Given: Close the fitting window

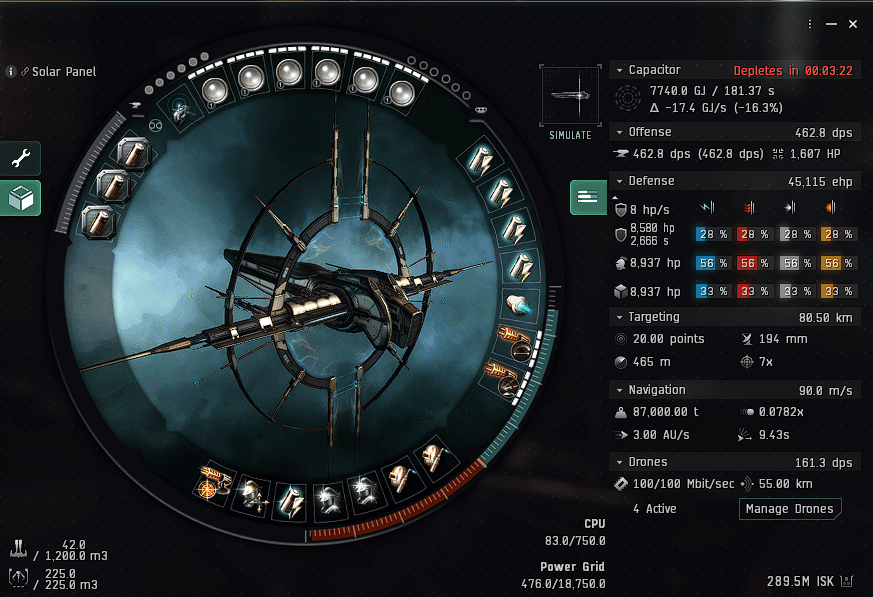Looking at the screenshot, I should [x=852, y=23].
